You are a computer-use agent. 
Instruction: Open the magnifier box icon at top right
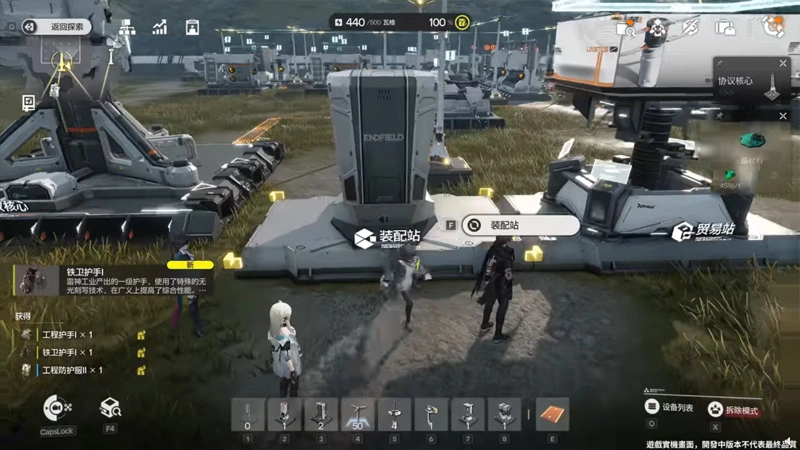click(625, 28)
